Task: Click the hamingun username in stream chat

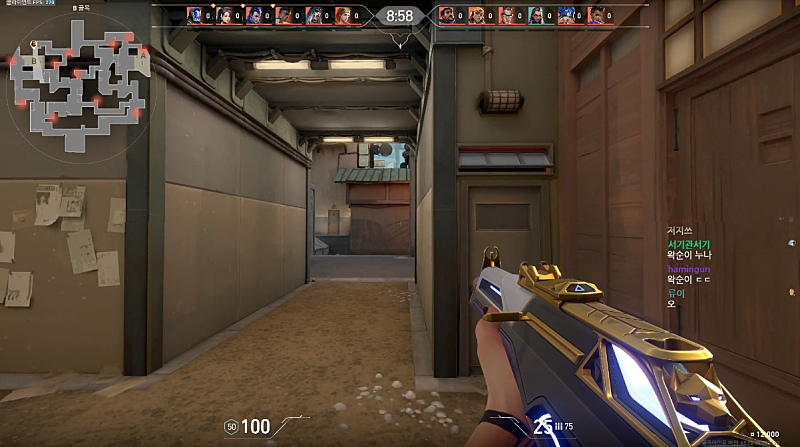Action: click(x=687, y=269)
